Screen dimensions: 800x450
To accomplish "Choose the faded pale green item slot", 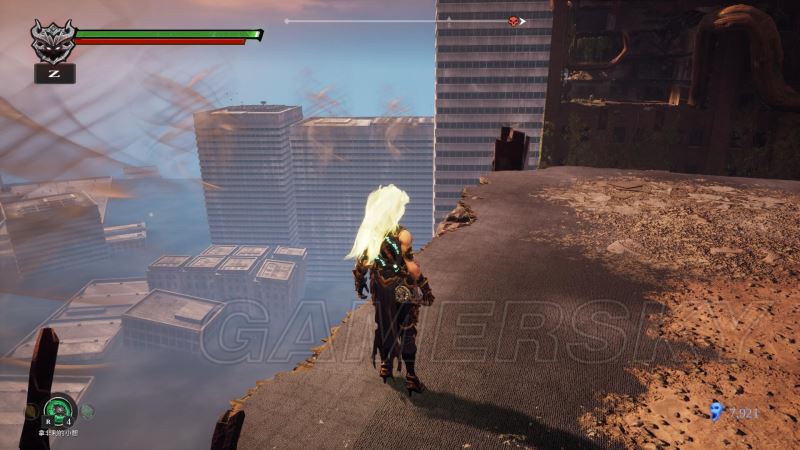I will (x=87, y=410).
